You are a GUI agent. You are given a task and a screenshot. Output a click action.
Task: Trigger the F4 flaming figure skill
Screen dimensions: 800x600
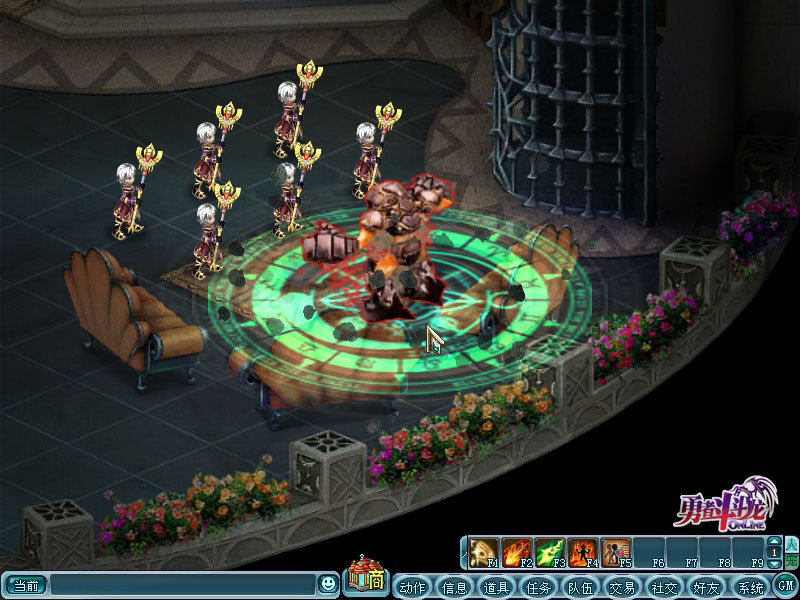(582, 552)
